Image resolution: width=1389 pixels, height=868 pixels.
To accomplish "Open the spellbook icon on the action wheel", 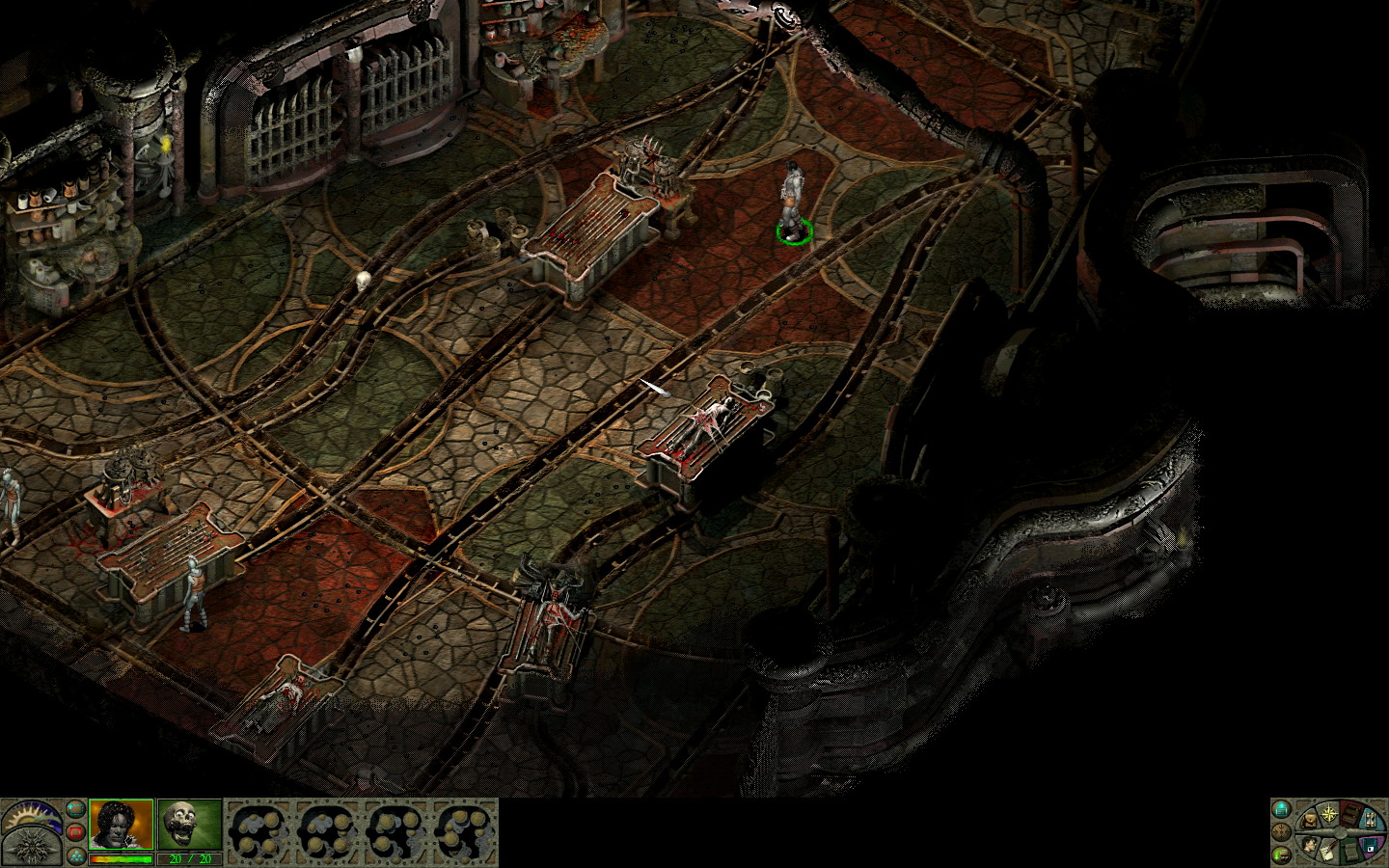I will coord(1350,815).
